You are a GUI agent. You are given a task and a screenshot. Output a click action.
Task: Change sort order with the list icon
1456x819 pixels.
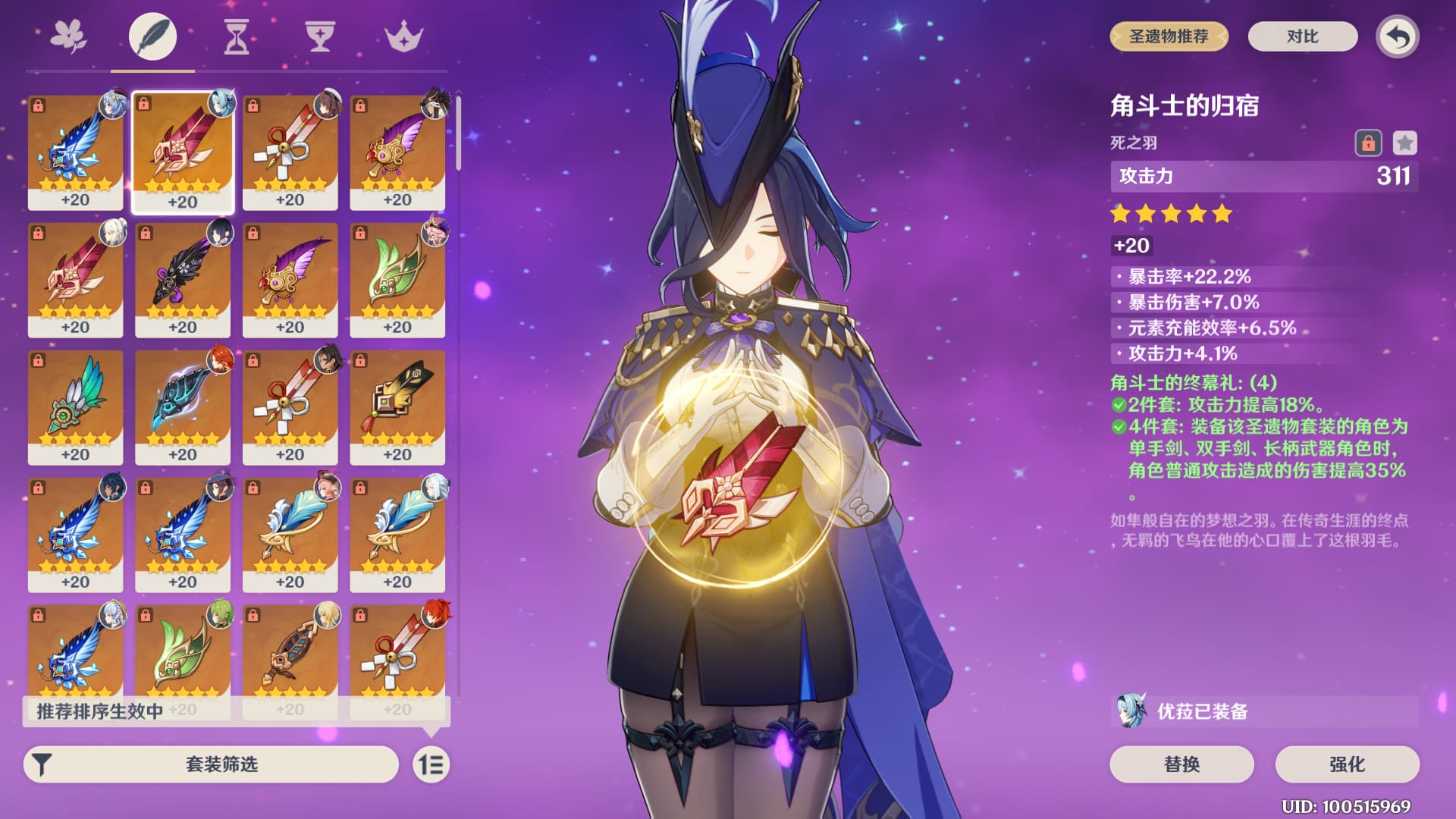click(431, 764)
